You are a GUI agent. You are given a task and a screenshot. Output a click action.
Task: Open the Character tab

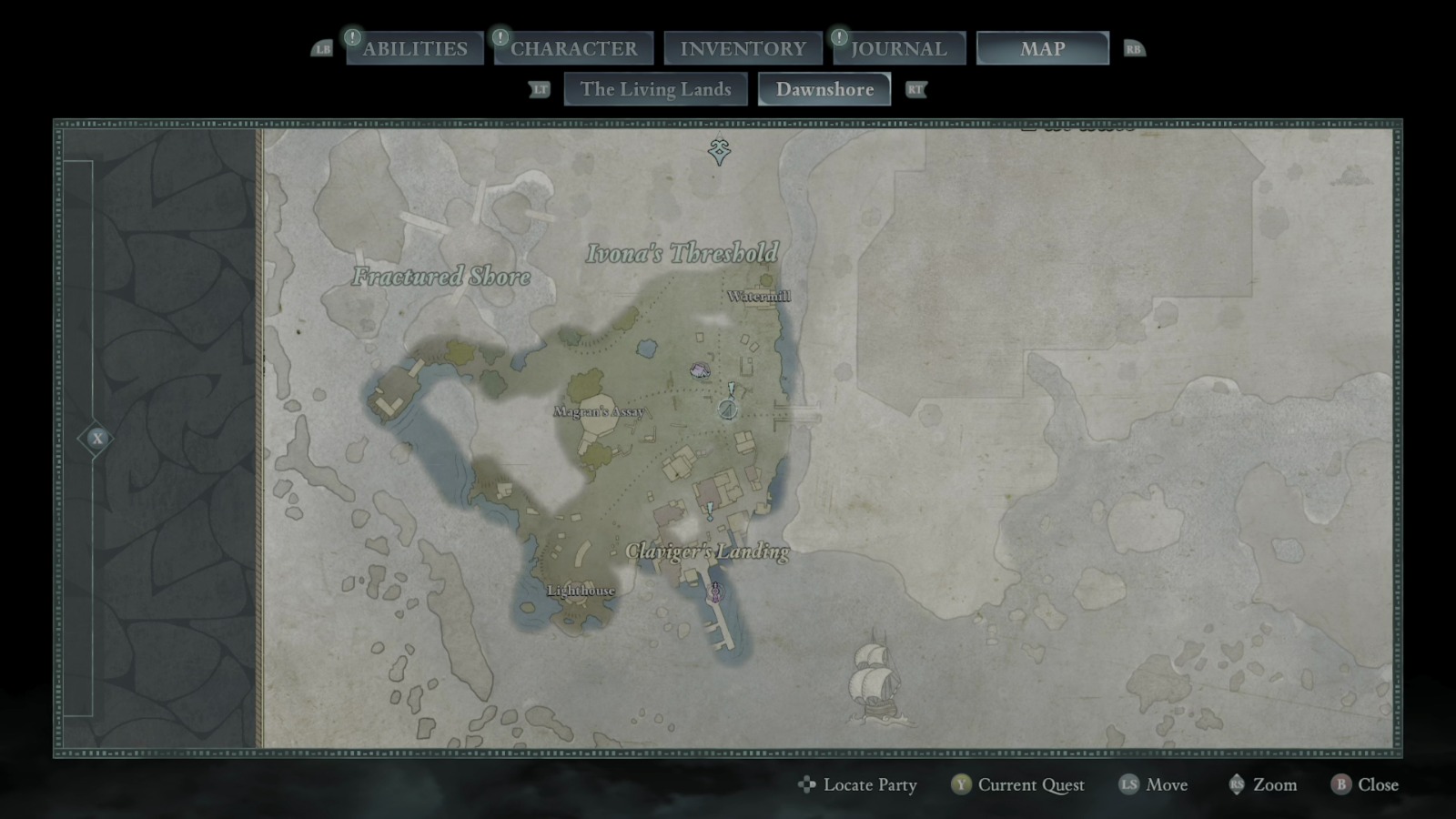[x=573, y=47]
